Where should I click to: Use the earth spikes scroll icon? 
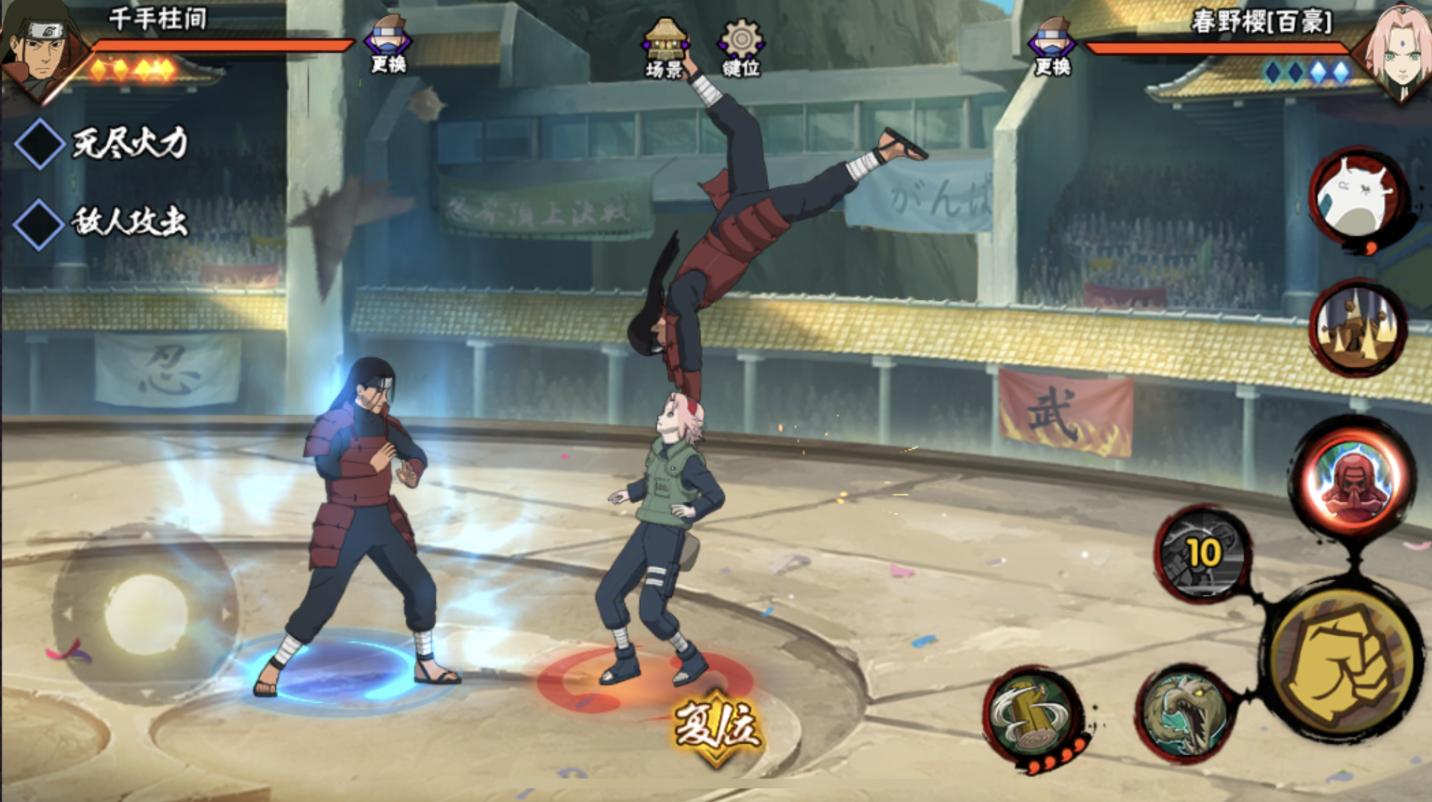coord(1358,327)
